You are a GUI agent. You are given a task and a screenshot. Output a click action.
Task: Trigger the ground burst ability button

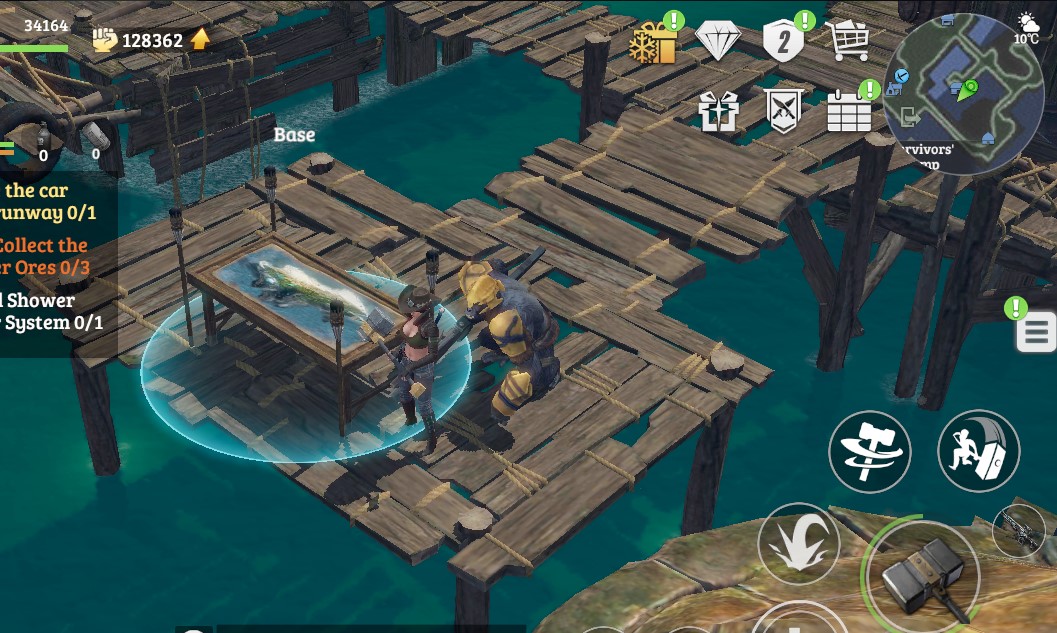point(798,544)
